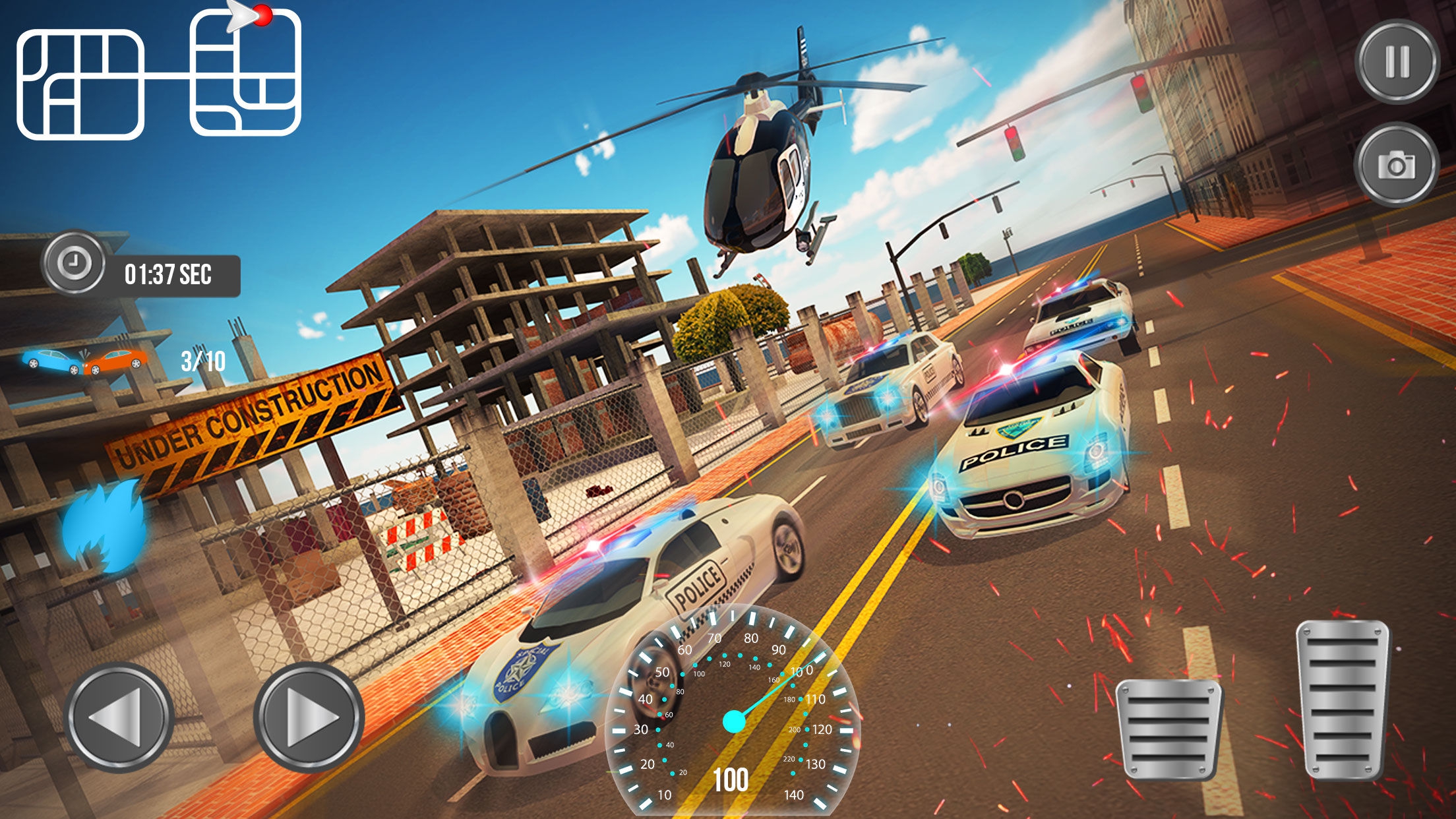
Task: Step on the tall gas pedal
Action: coord(1343,698)
